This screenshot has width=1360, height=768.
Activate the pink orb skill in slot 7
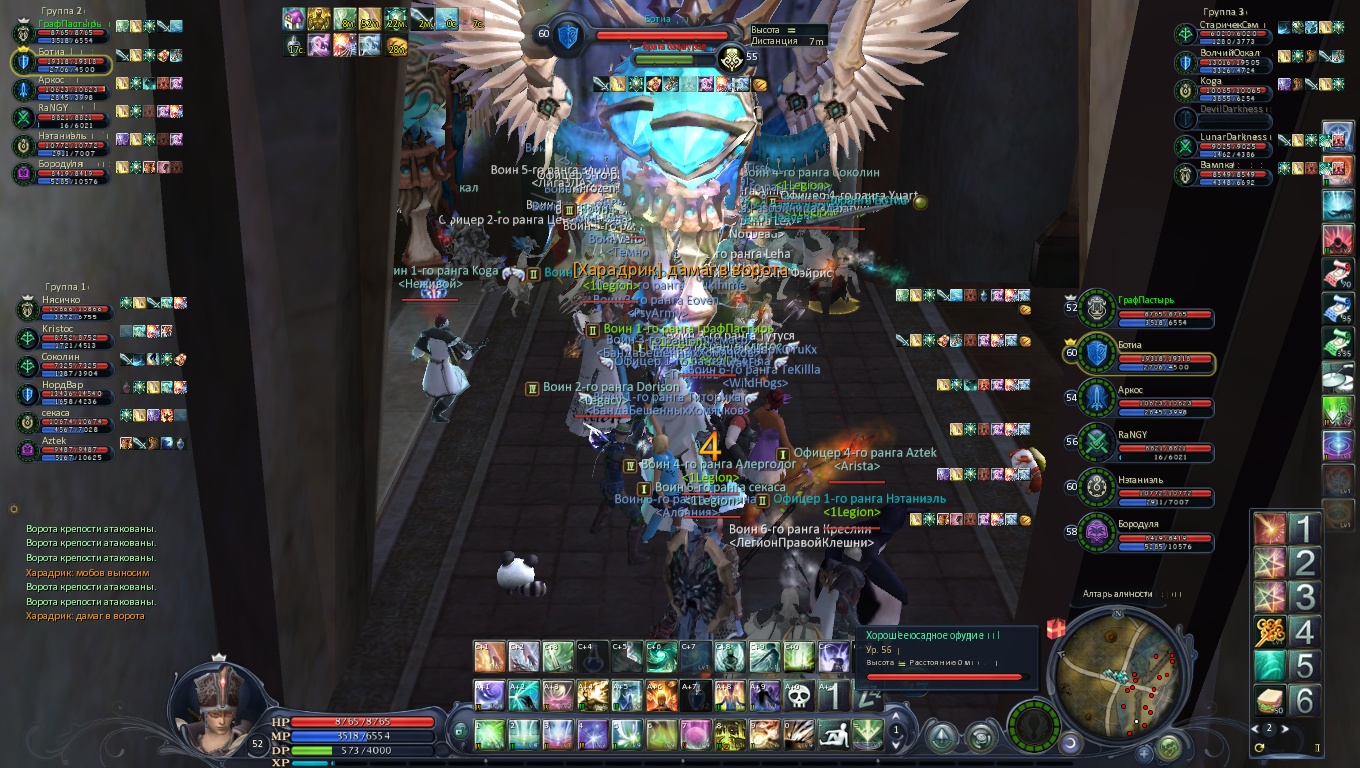point(694,735)
